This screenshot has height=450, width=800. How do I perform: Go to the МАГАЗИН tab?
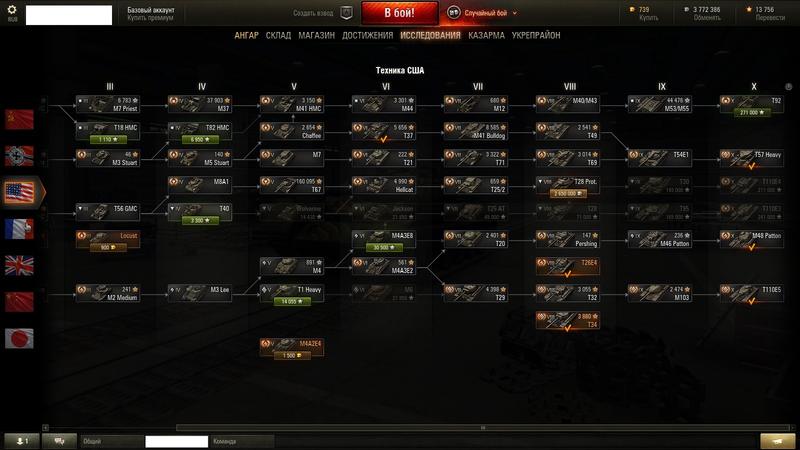pyautogui.click(x=316, y=35)
